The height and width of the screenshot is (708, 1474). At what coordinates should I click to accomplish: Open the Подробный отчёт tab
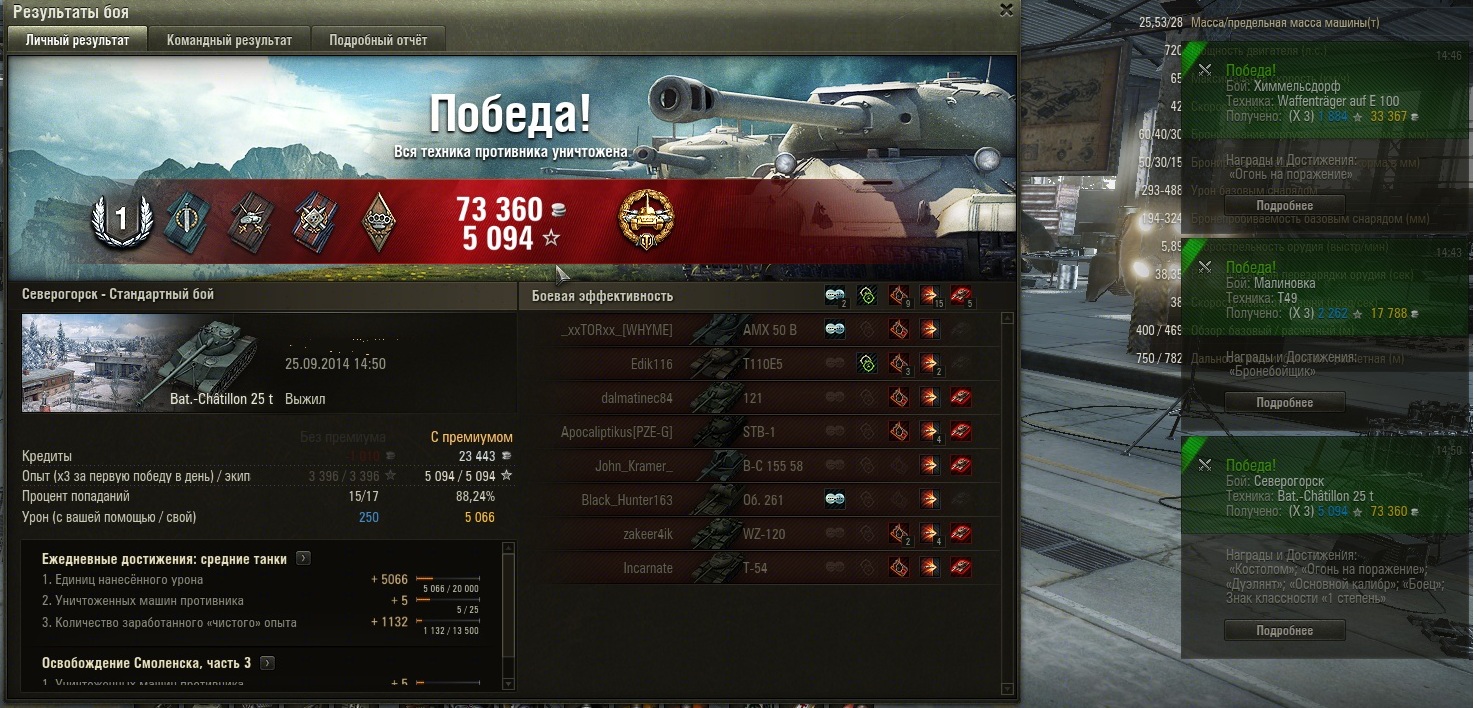(x=378, y=40)
